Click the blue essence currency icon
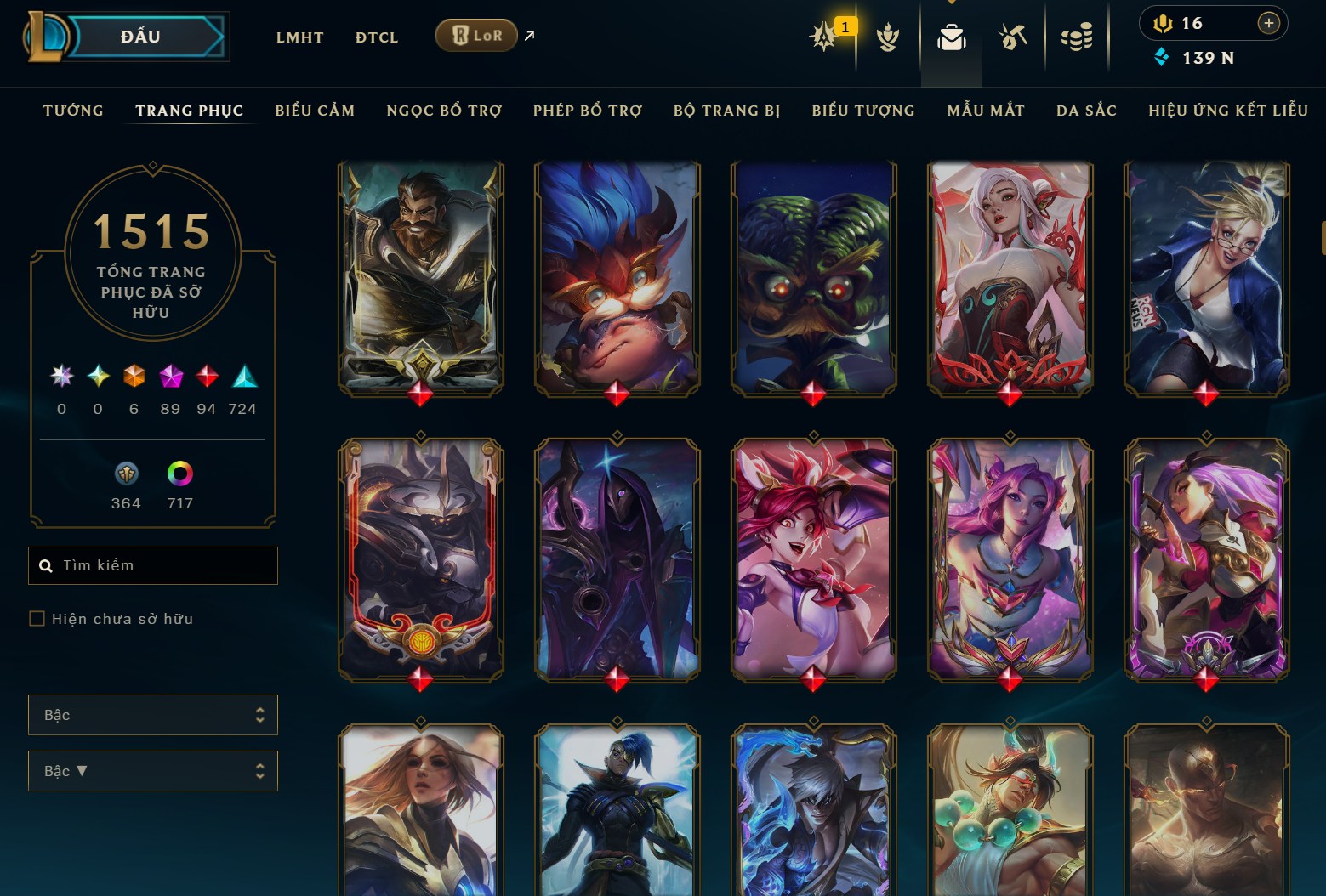 [x=1162, y=58]
